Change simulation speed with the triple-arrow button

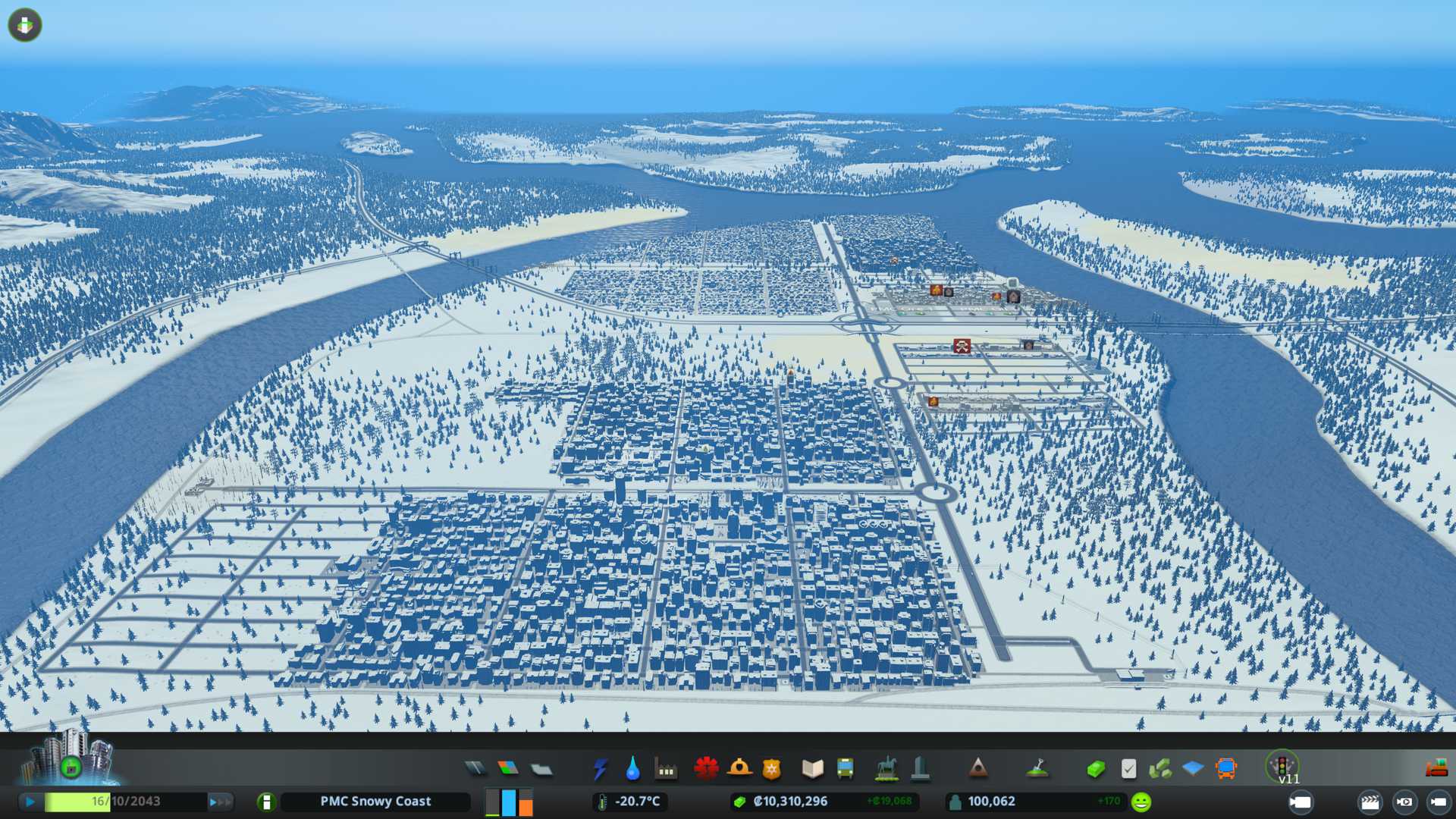220,802
